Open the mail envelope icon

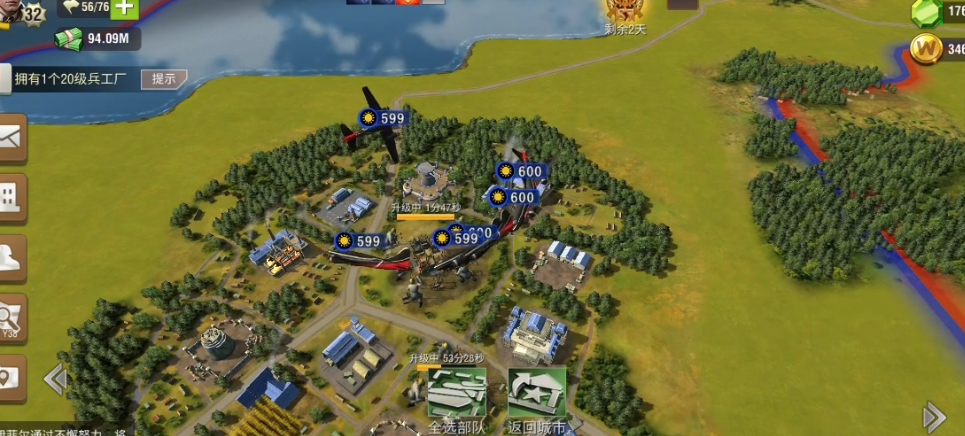[x=11, y=138]
